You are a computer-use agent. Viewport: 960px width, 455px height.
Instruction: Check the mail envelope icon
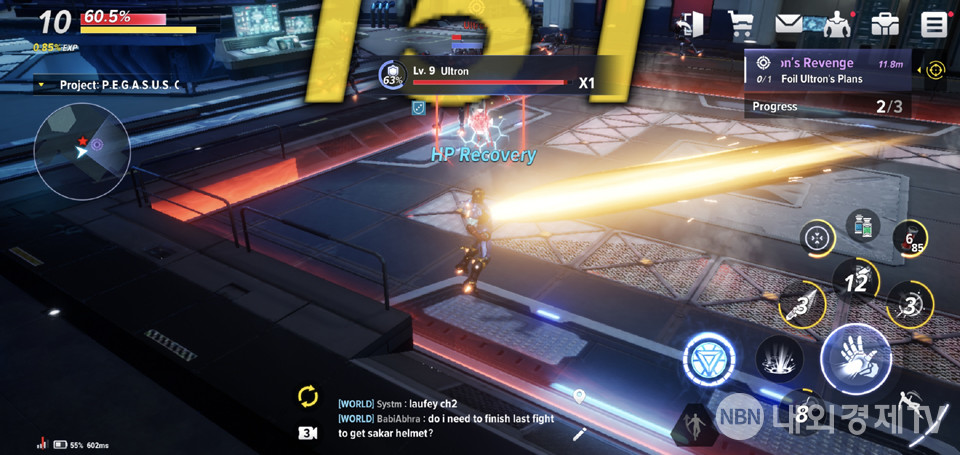click(x=789, y=24)
